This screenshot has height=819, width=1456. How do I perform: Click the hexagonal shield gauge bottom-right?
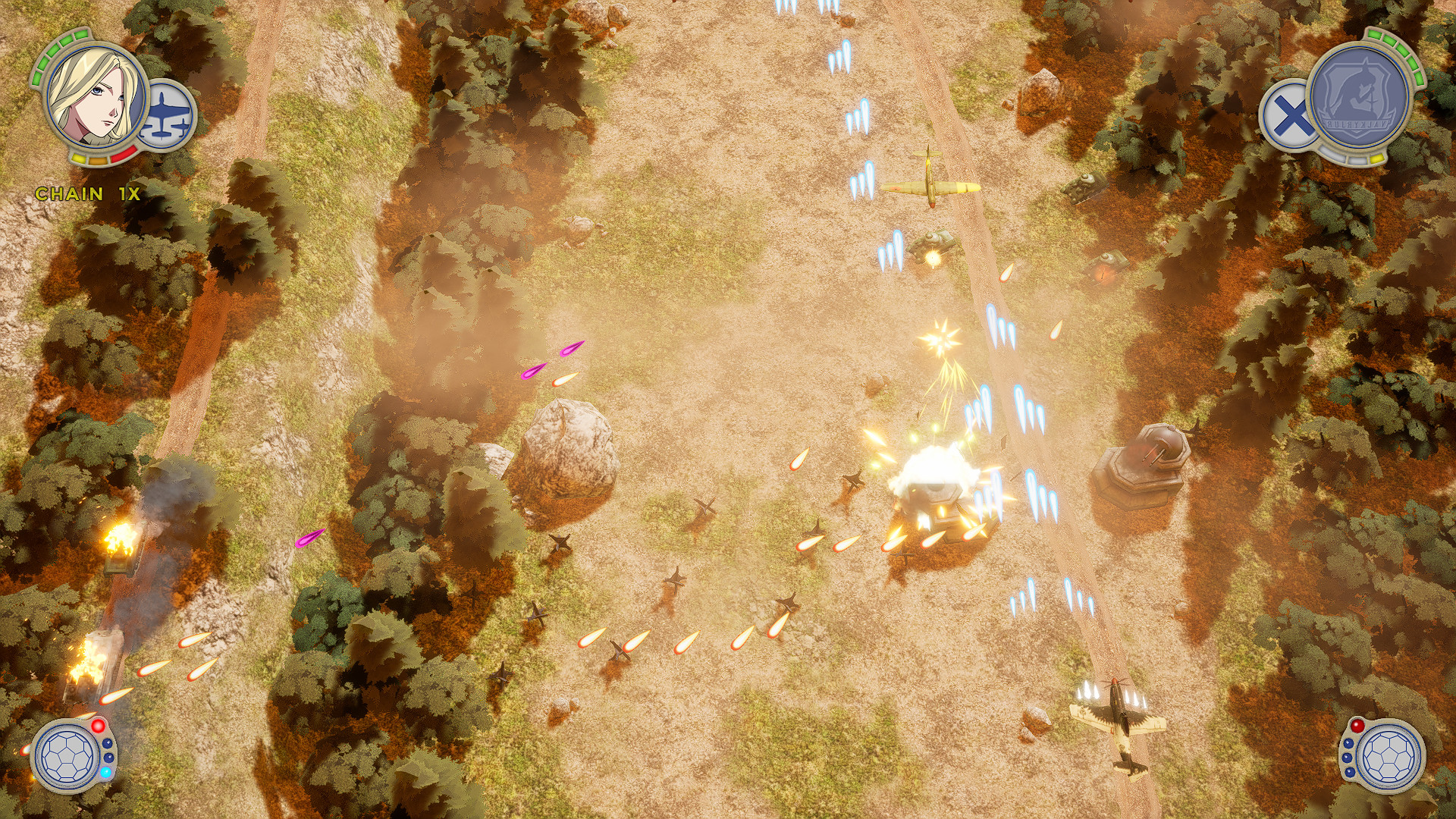[1391, 759]
